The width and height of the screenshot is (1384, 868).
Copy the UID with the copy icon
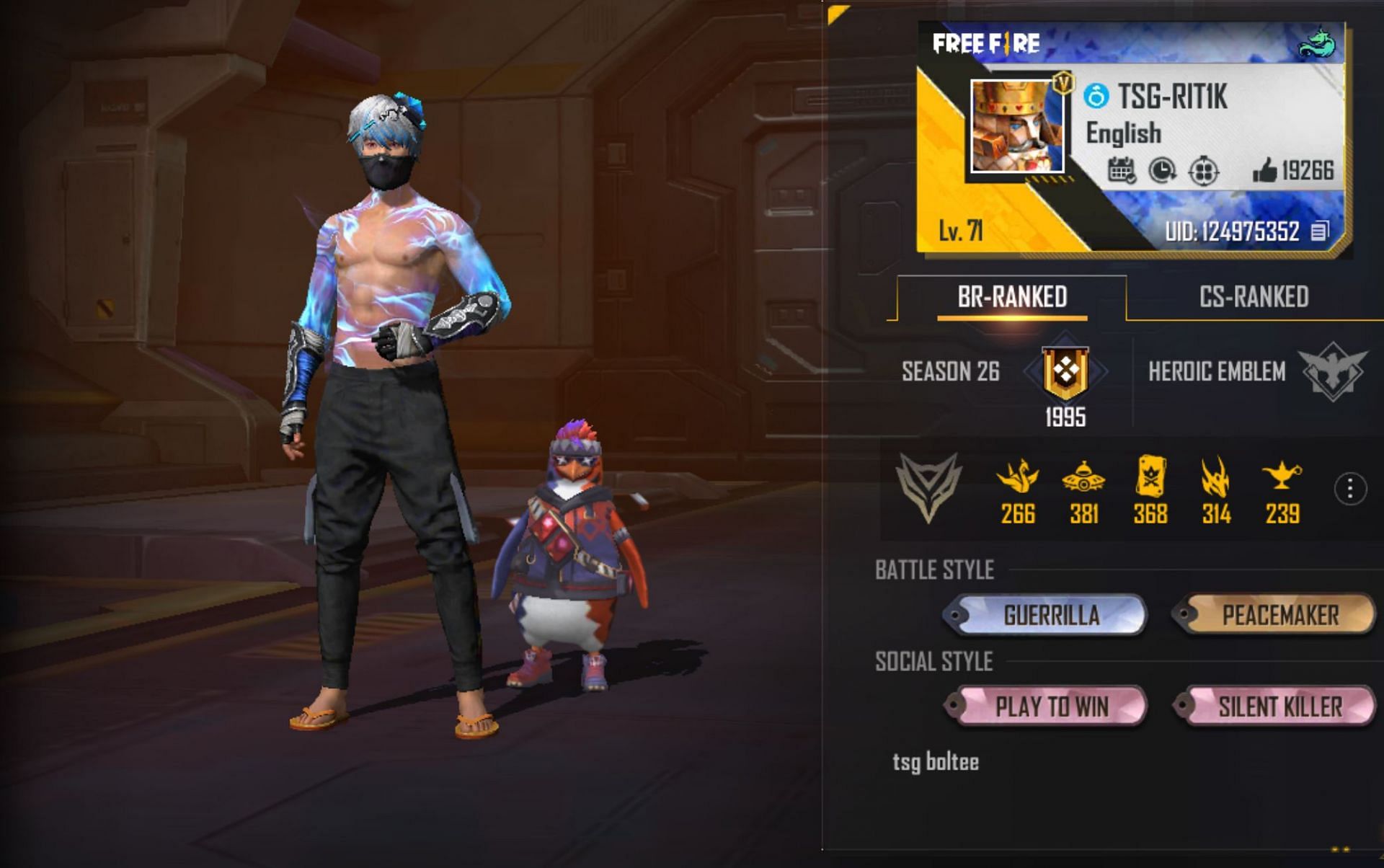tap(1319, 231)
